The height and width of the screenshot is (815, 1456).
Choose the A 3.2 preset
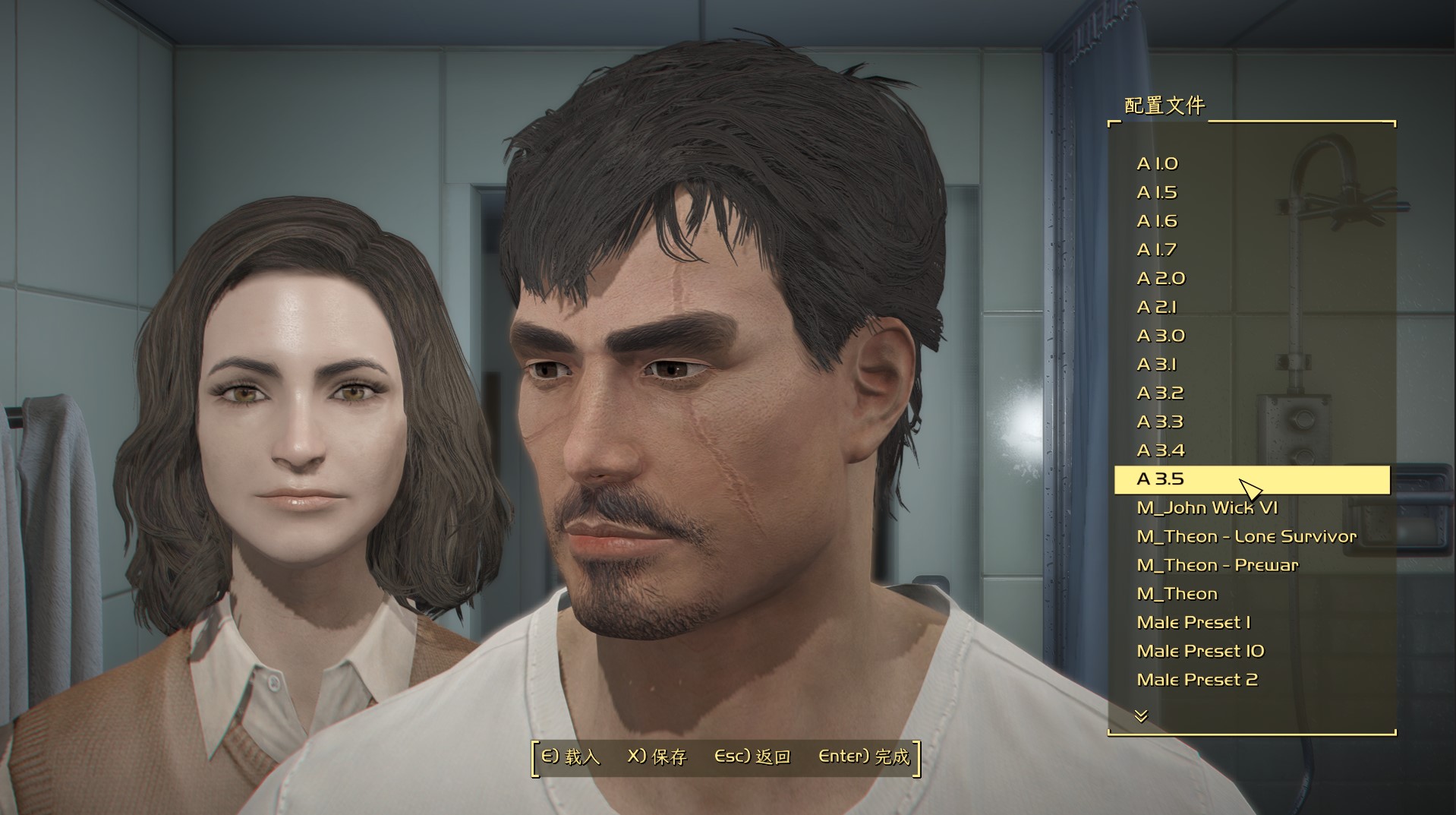[1160, 393]
